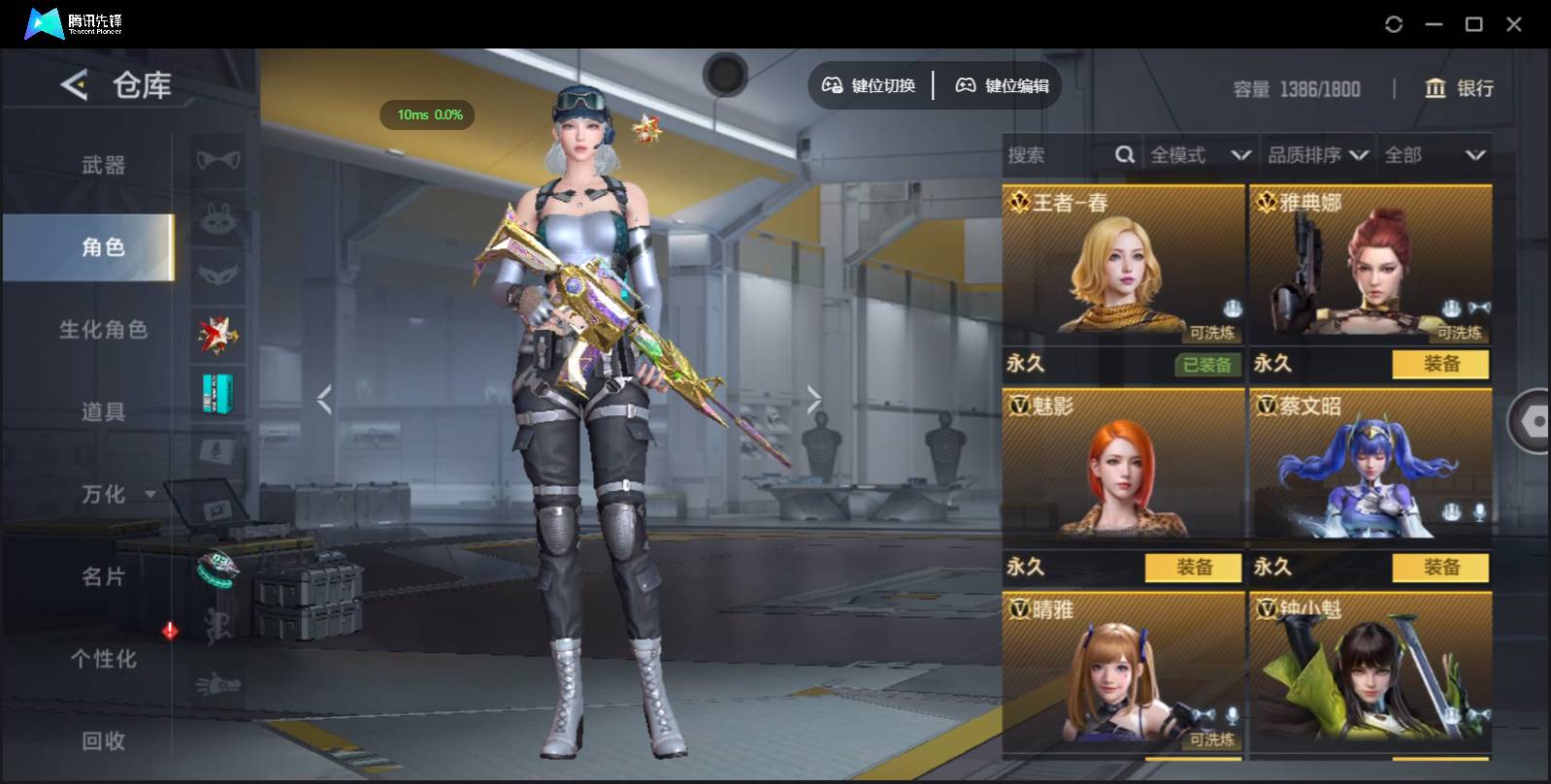Viewport: 1551px width, 784px height.
Task: Open the 回收 recycle tab
Action: [x=103, y=741]
